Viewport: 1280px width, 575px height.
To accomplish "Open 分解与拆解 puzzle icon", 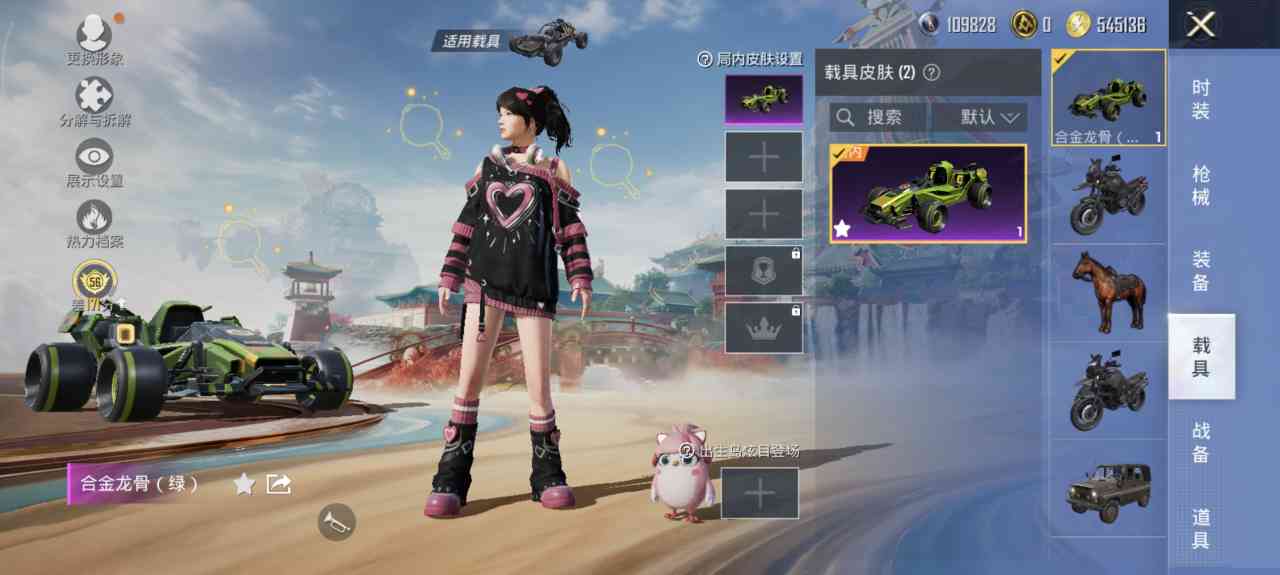I will click(95, 98).
